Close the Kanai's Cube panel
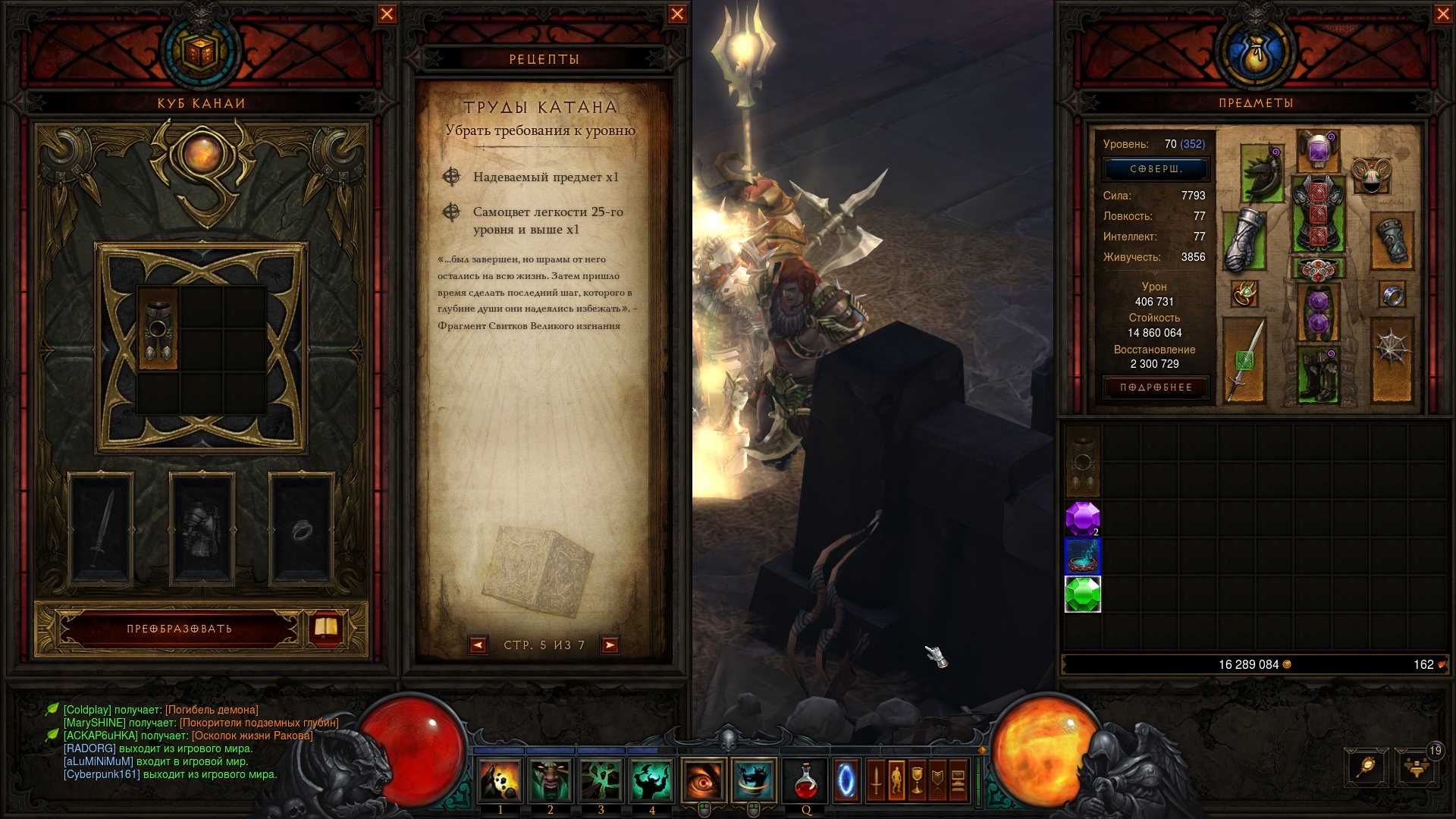The width and height of the screenshot is (1456, 819). [387, 14]
